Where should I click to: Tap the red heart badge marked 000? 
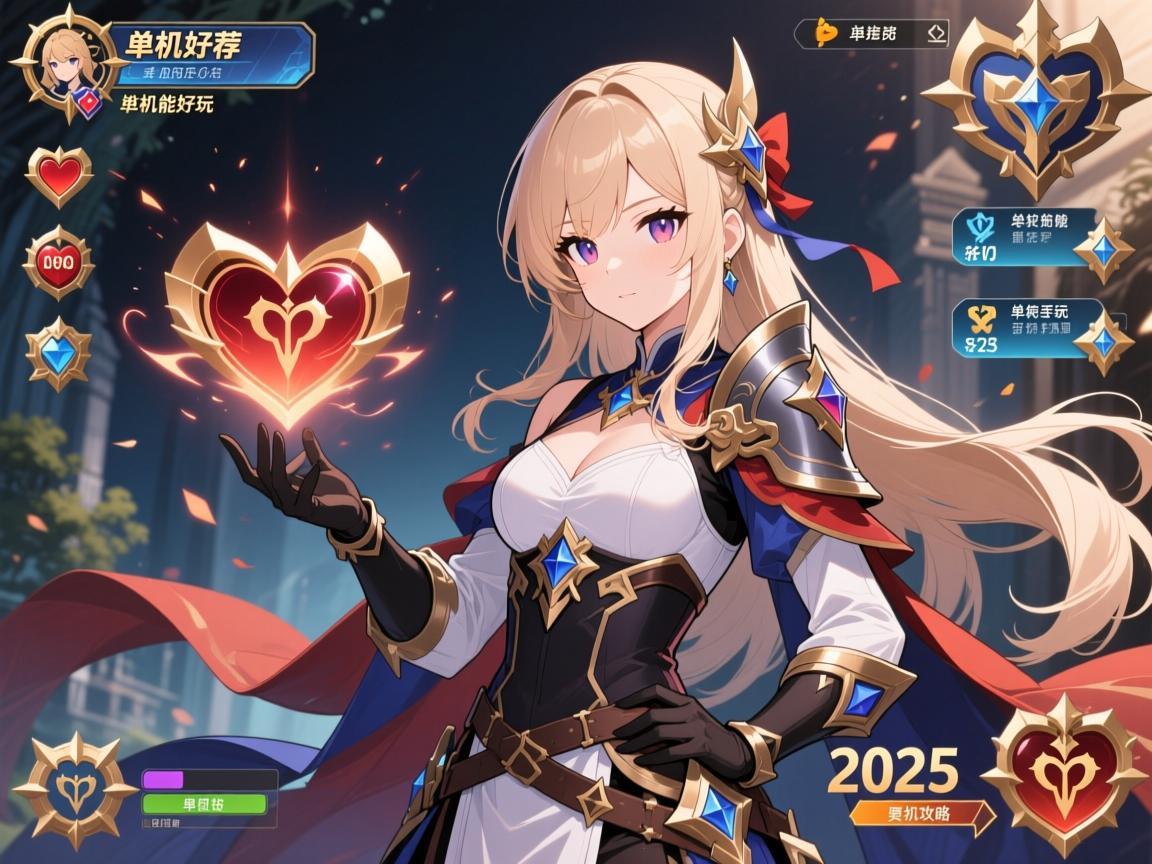58,262
